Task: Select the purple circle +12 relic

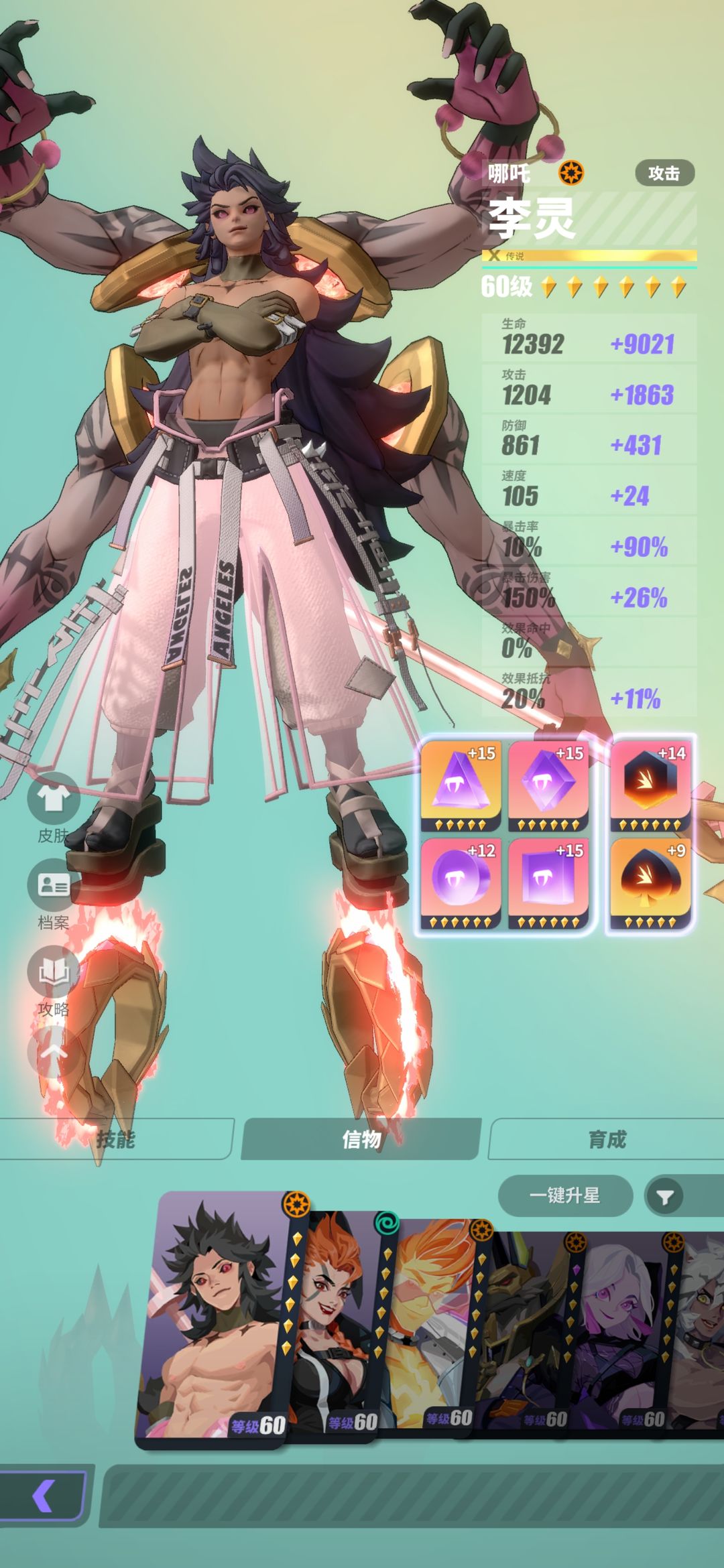Action: coord(461,880)
